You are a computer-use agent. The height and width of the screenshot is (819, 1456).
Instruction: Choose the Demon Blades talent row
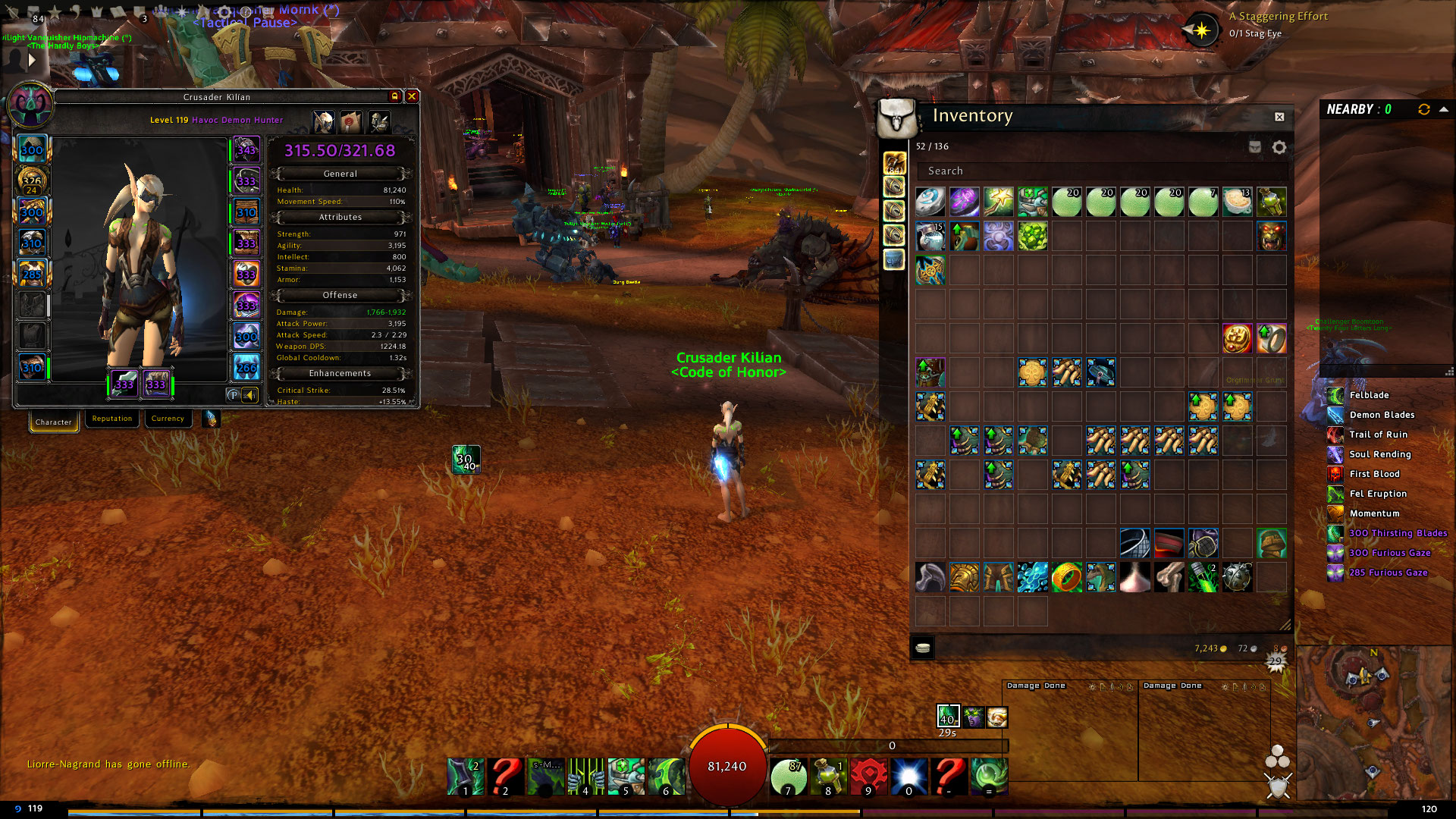(x=1382, y=415)
